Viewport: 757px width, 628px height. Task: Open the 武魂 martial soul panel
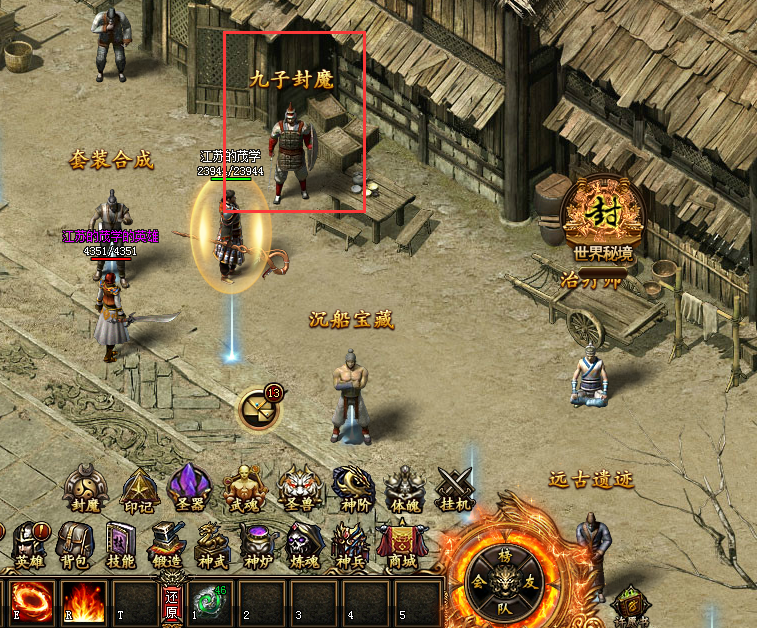pyautogui.click(x=244, y=487)
